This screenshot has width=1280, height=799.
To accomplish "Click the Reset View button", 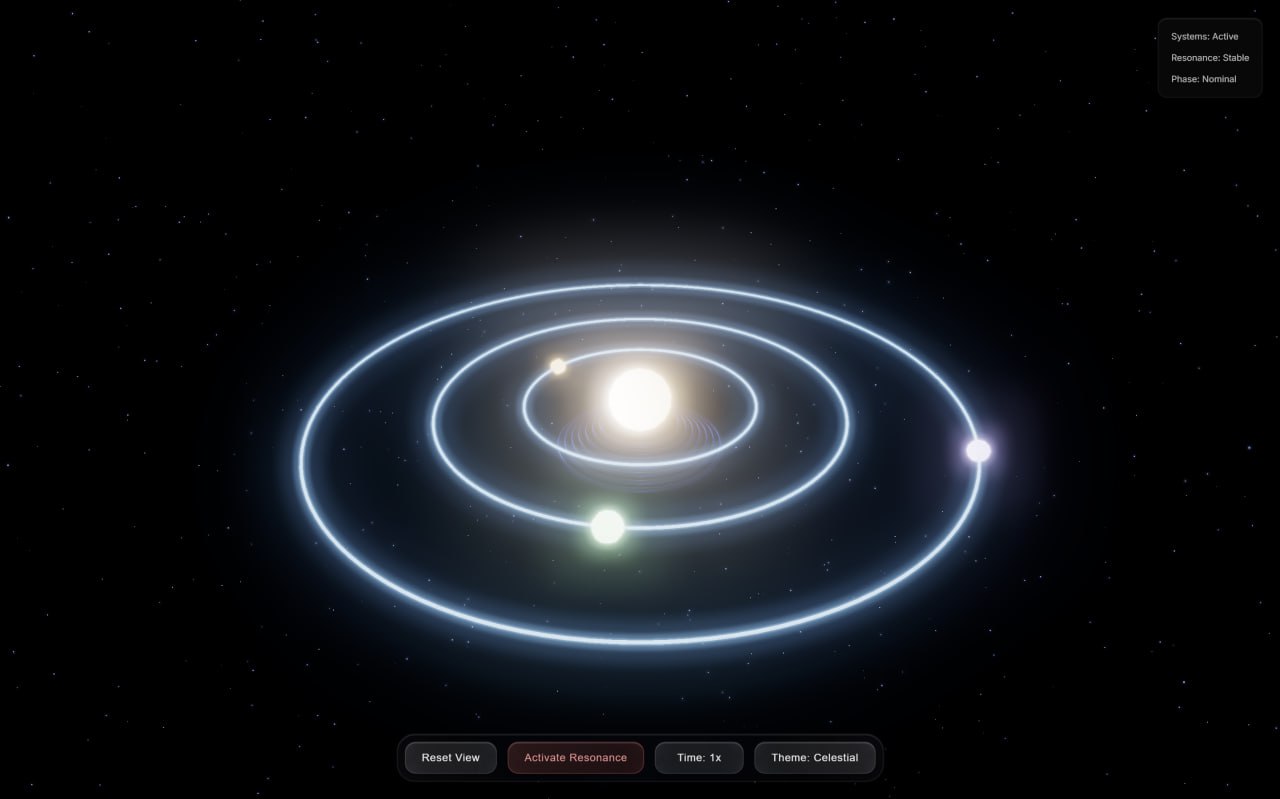I will coord(450,758).
